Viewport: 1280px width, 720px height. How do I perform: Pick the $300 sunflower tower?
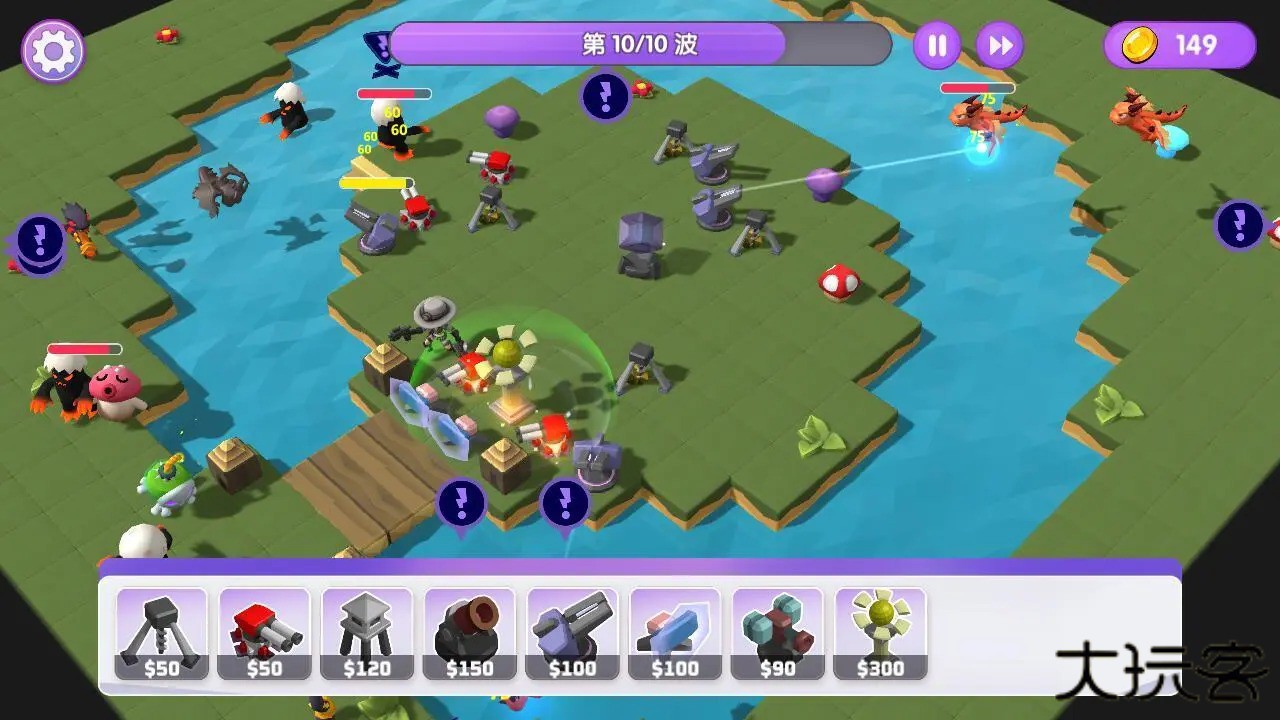pos(880,634)
